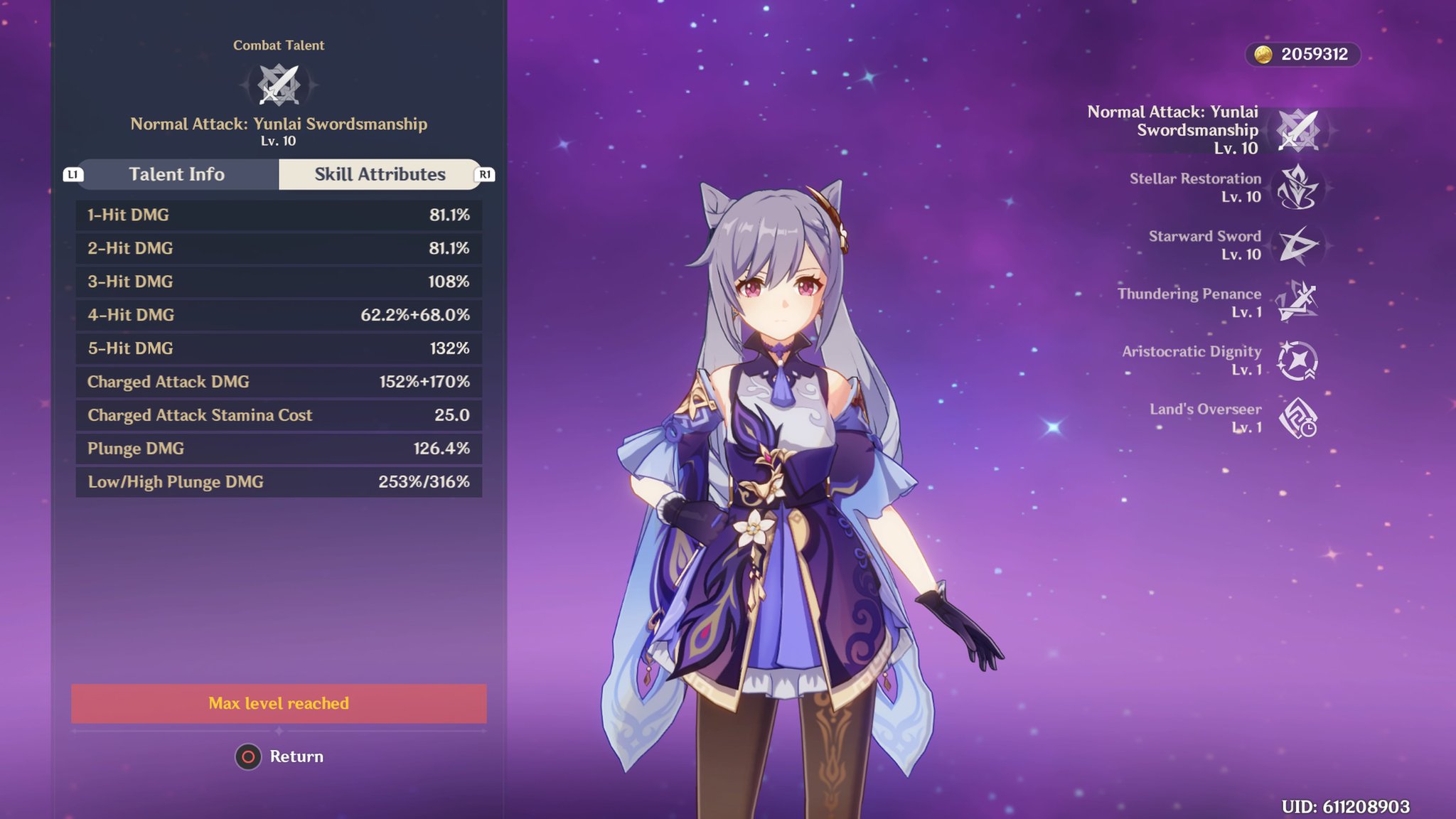1456x819 pixels.
Task: Select the Plunge DMG attribute row
Action: click(x=279, y=449)
